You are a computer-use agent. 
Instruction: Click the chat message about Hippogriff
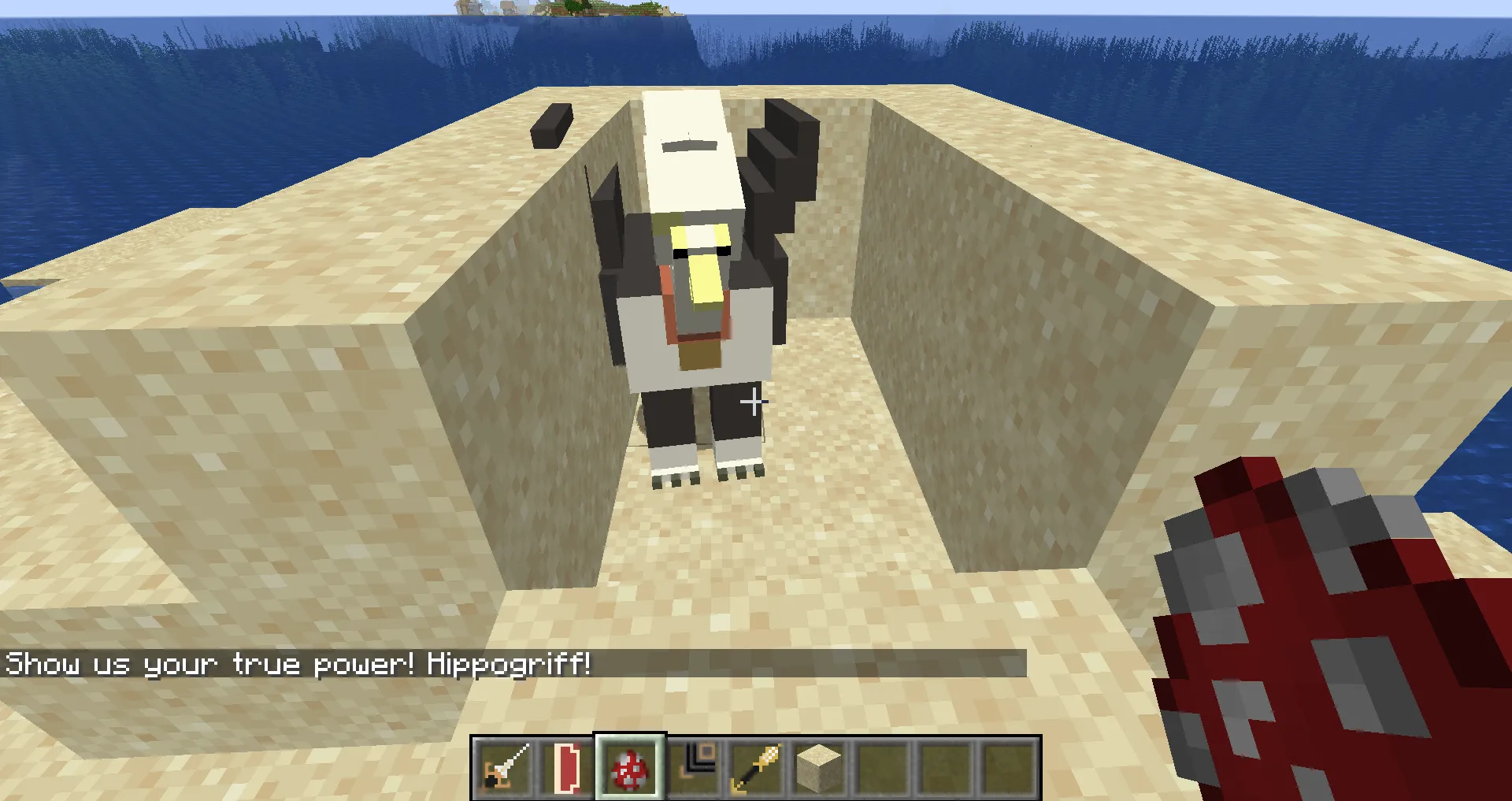point(299,664)
